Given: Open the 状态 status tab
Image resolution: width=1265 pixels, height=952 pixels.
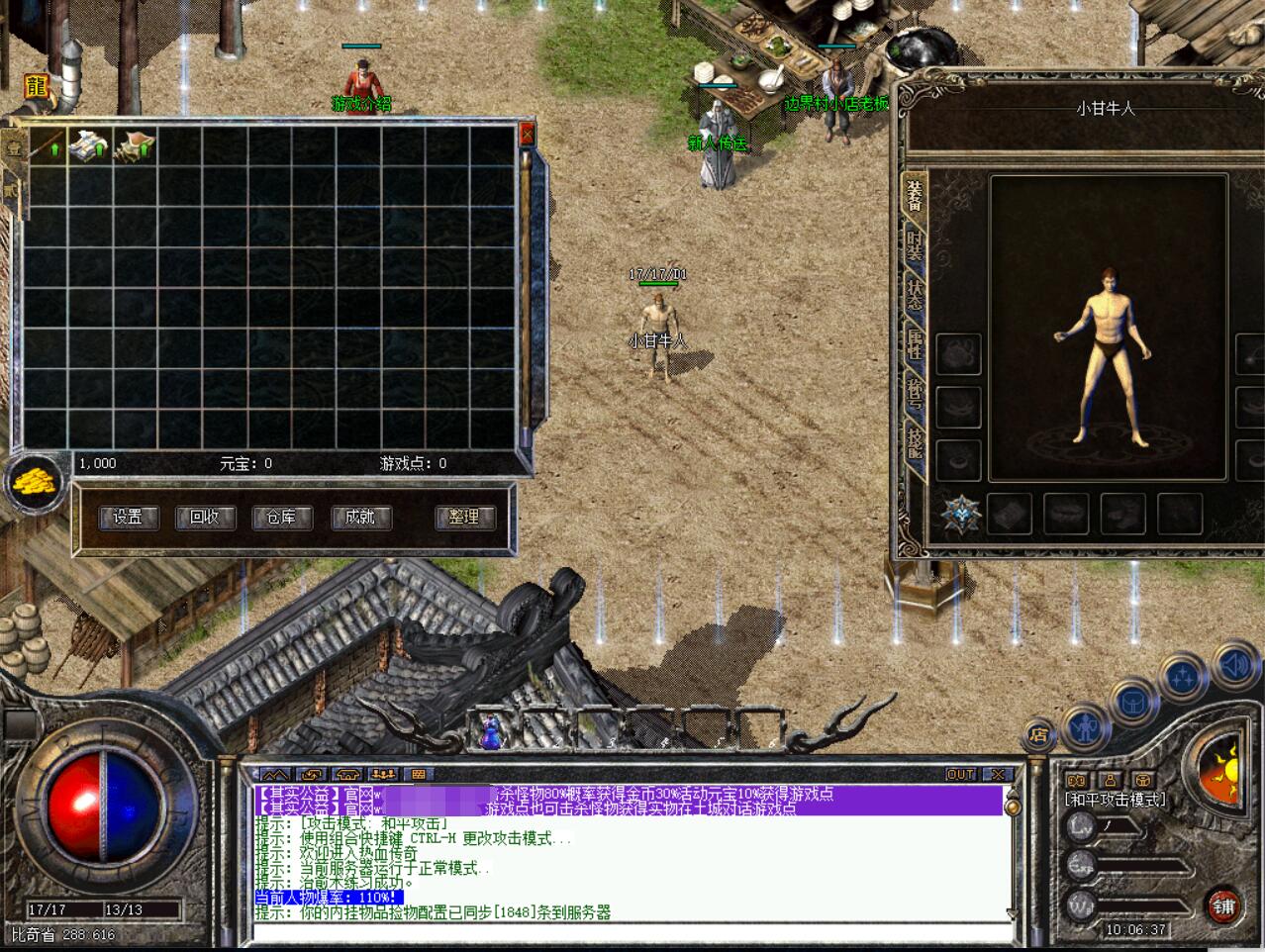Looking at the screenshot, I should [x=914, y=294].
